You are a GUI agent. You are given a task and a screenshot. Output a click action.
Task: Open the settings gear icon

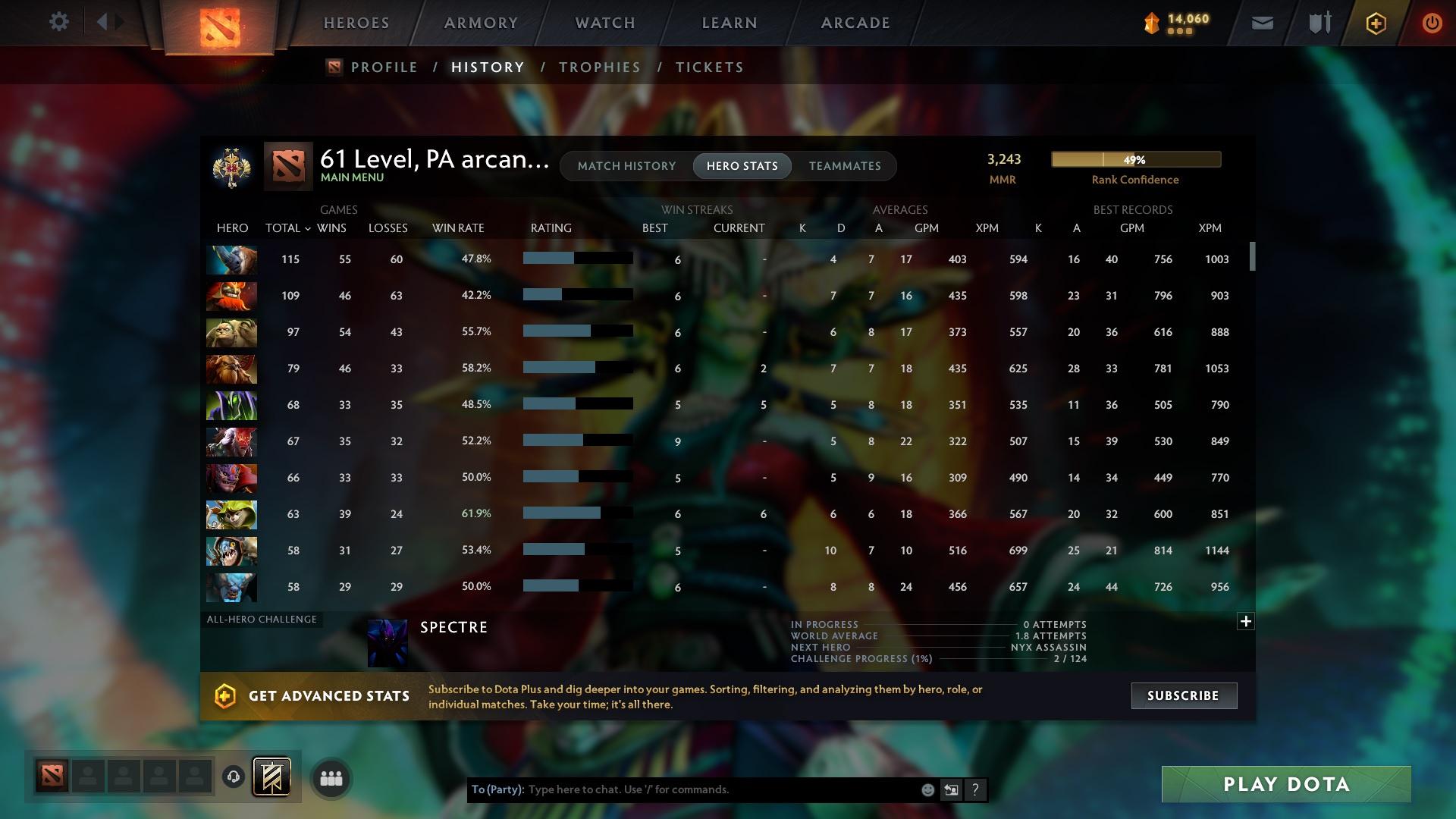pos(59,22)
